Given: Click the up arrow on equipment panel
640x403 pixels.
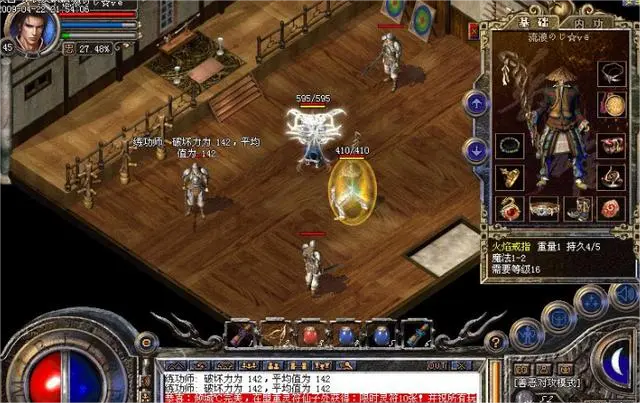Looking at the screenshot, I should point(476,103).
